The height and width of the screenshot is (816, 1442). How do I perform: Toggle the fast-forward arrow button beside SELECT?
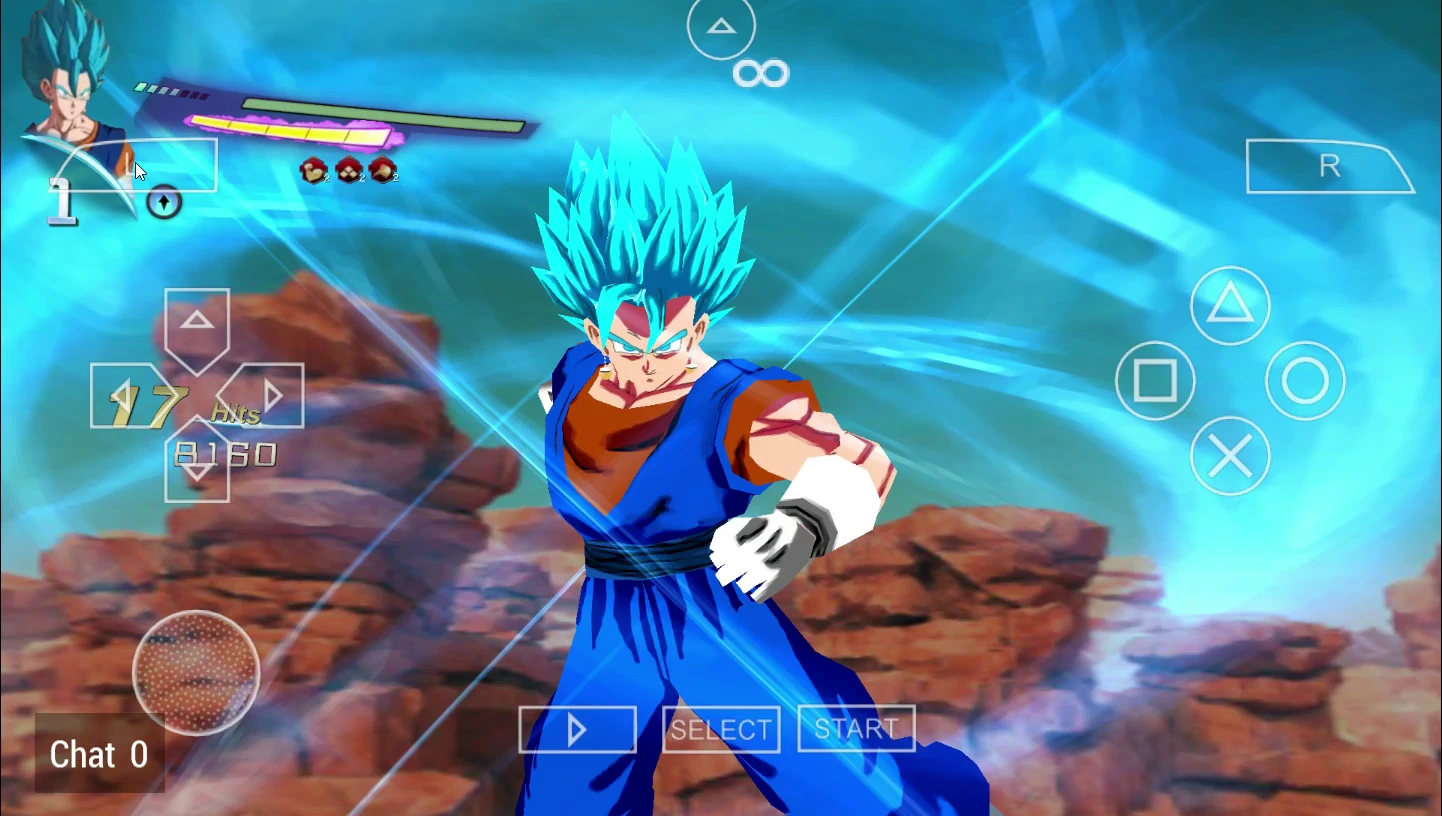coord(577,730)
